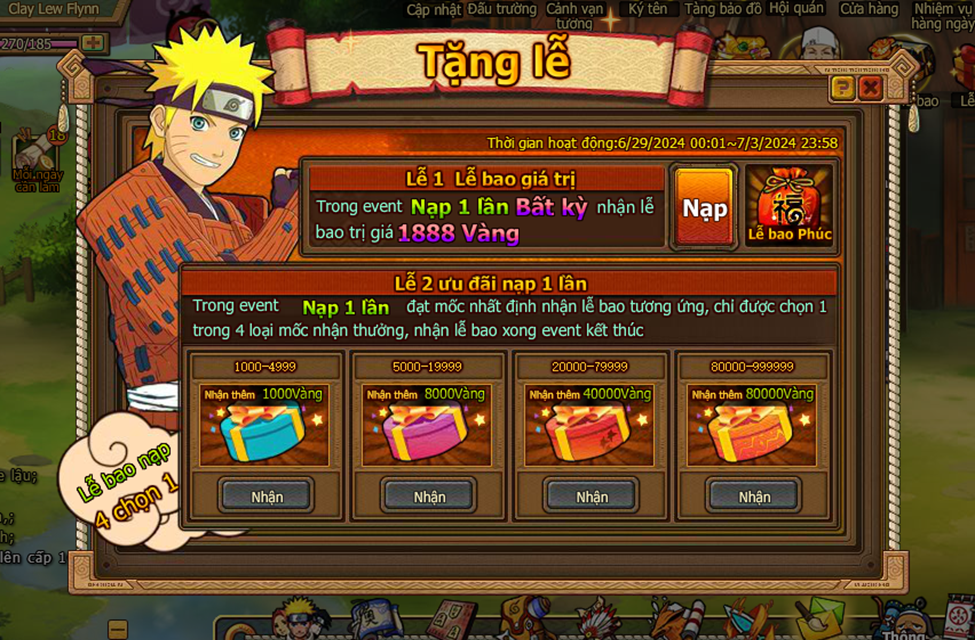
Task: Open the Cửa hàng shop
Action: (868, 9)
